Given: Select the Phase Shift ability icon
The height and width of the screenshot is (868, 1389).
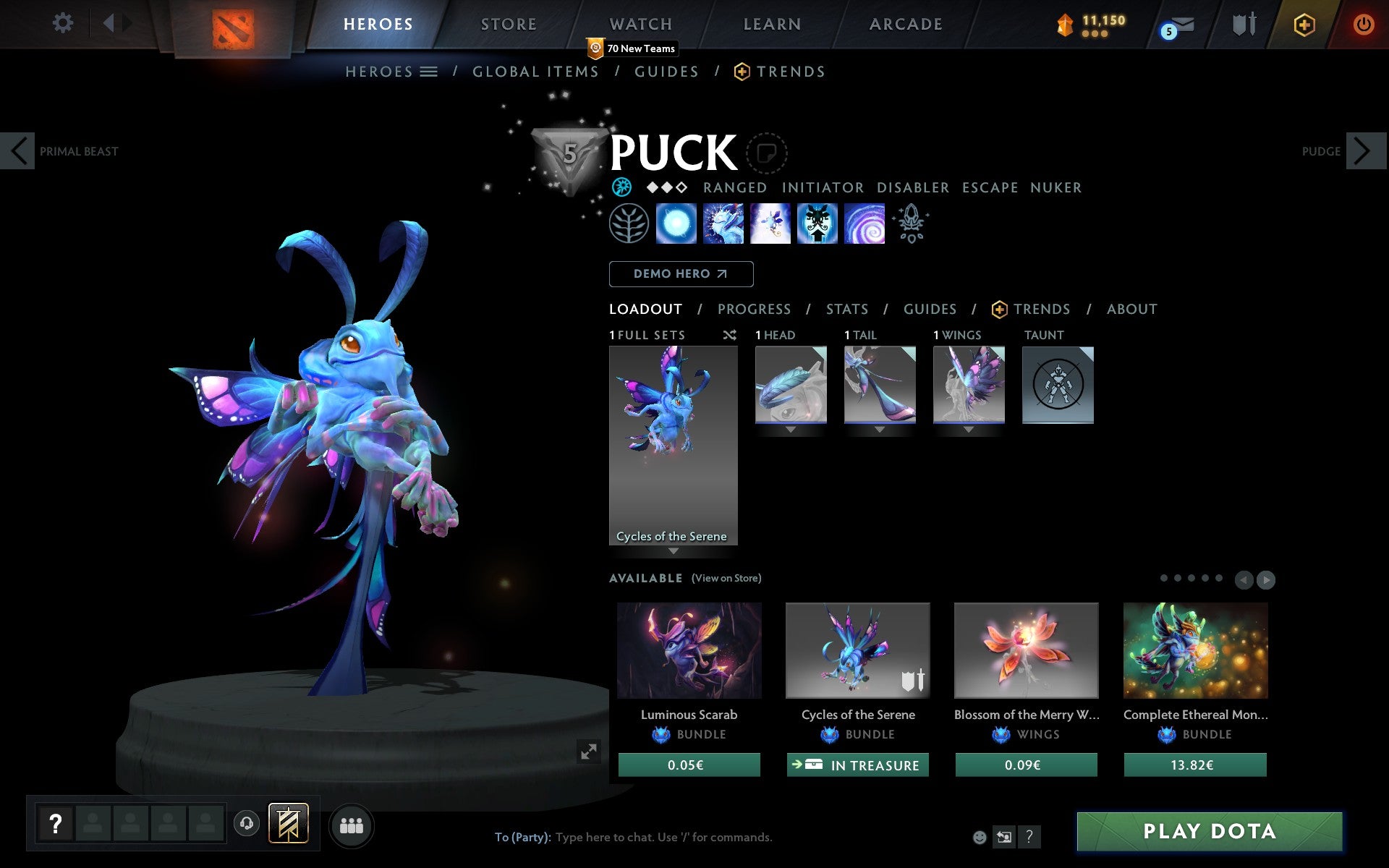Looking at the screenshot, I should coord(771,224).
